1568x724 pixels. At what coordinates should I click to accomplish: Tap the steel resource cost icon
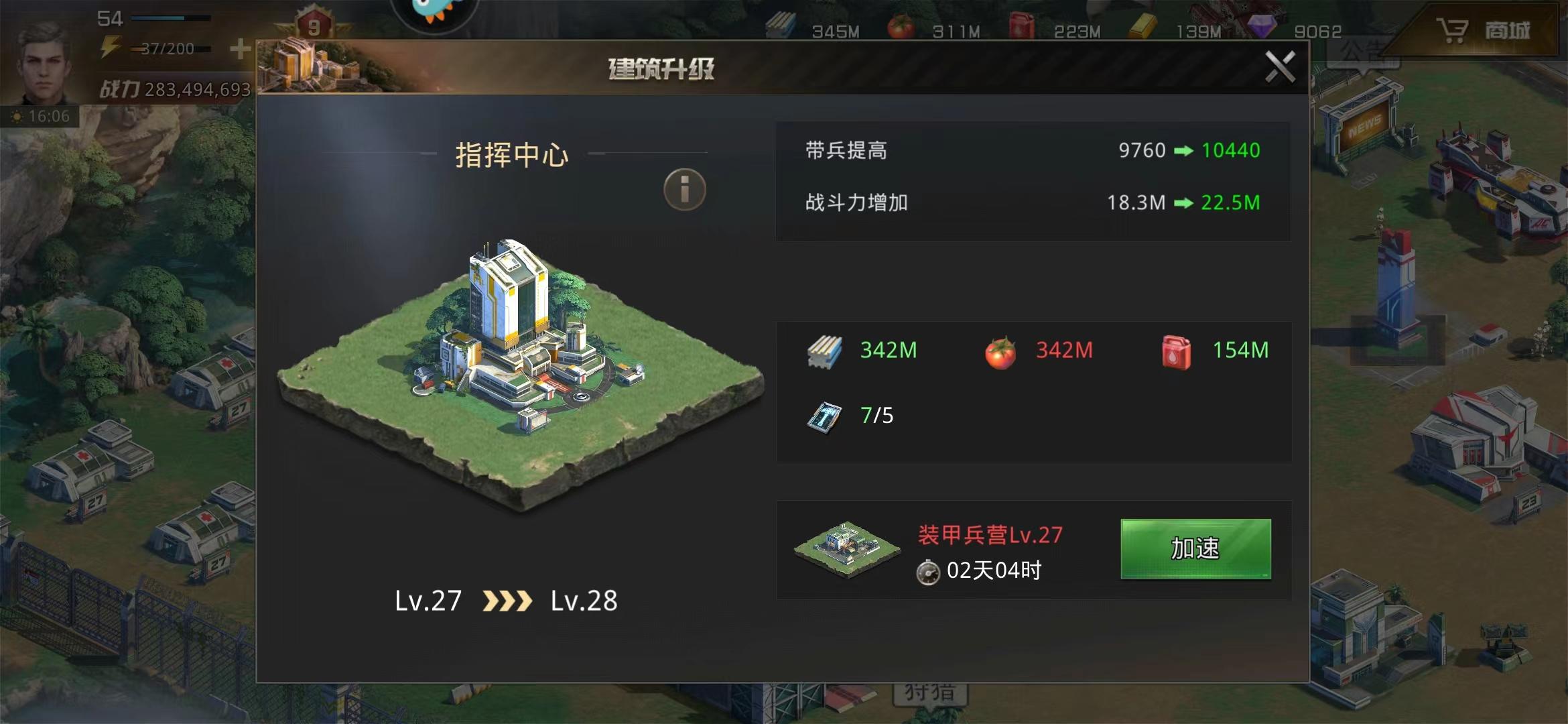[x=824, y=351]
